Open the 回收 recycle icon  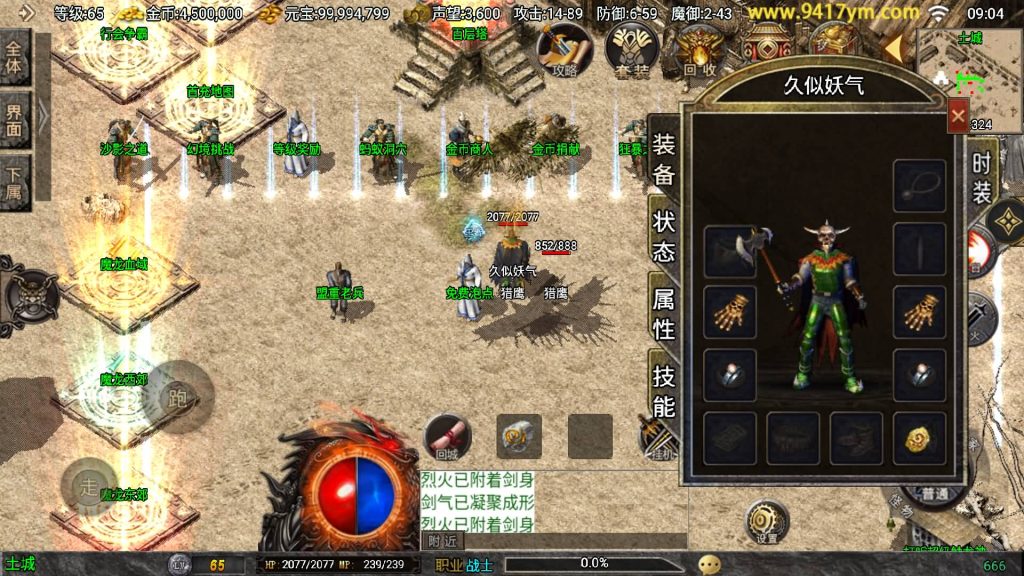click(699, 50)
